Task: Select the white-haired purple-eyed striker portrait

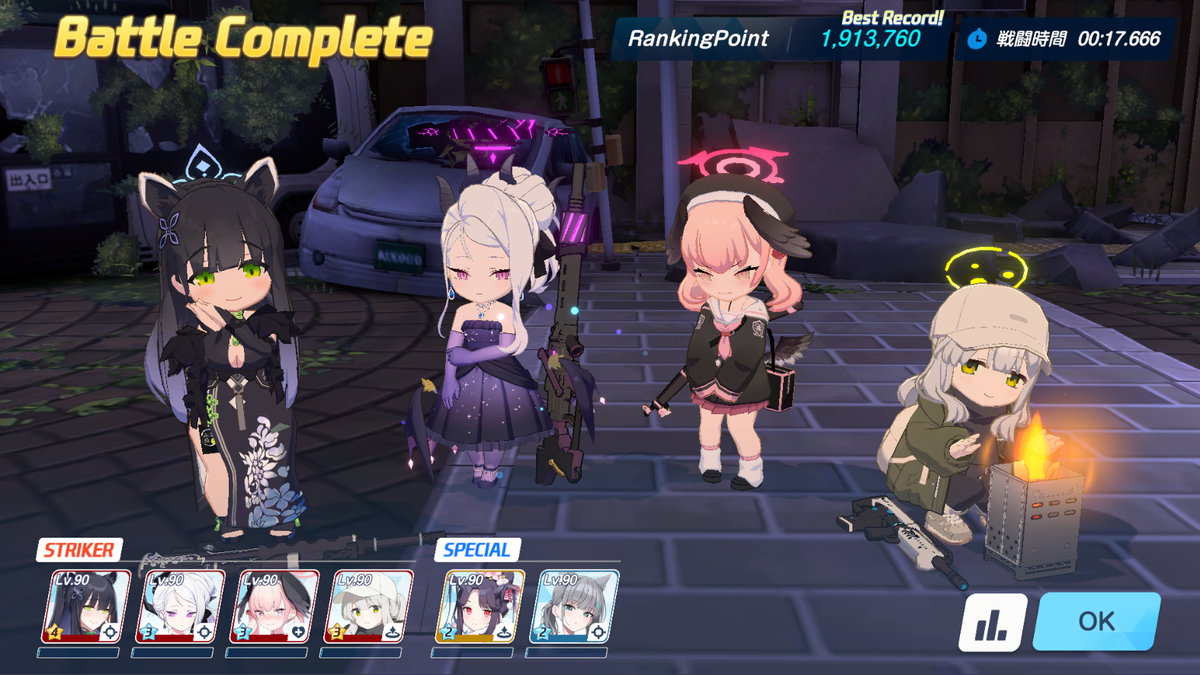Action: tap(180, 606)
